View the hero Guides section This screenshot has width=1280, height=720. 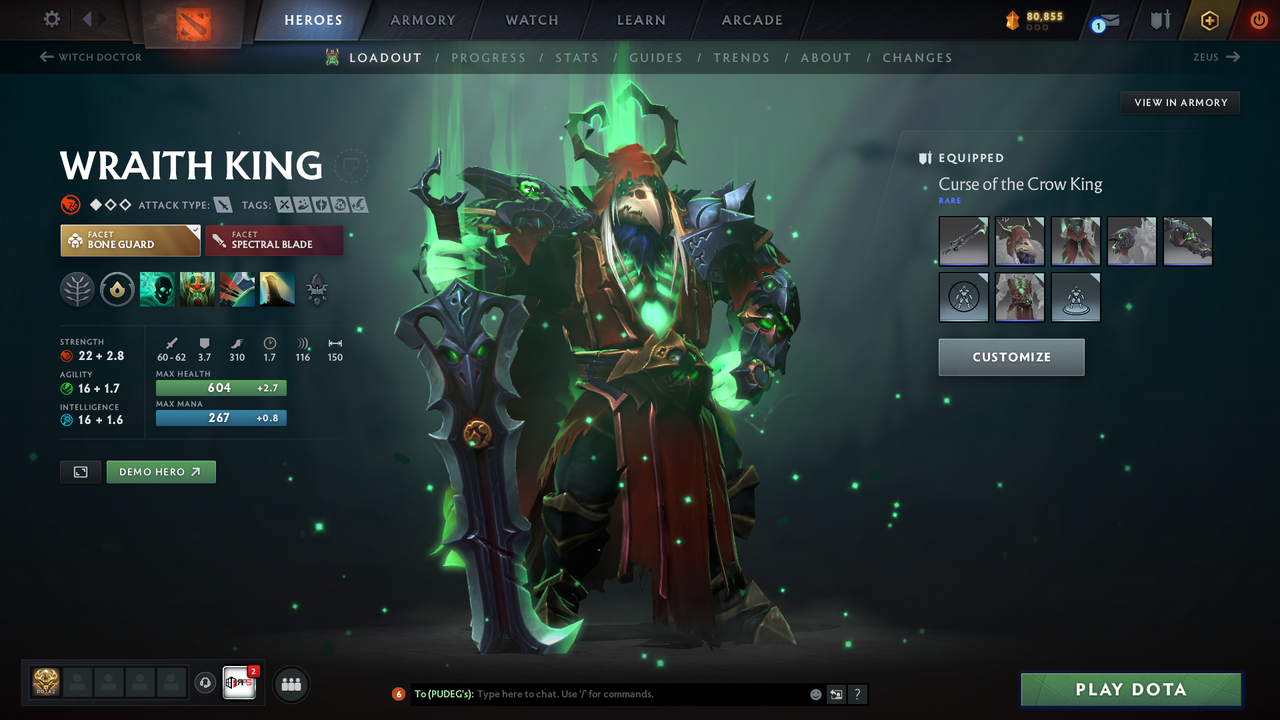[656, 58]
